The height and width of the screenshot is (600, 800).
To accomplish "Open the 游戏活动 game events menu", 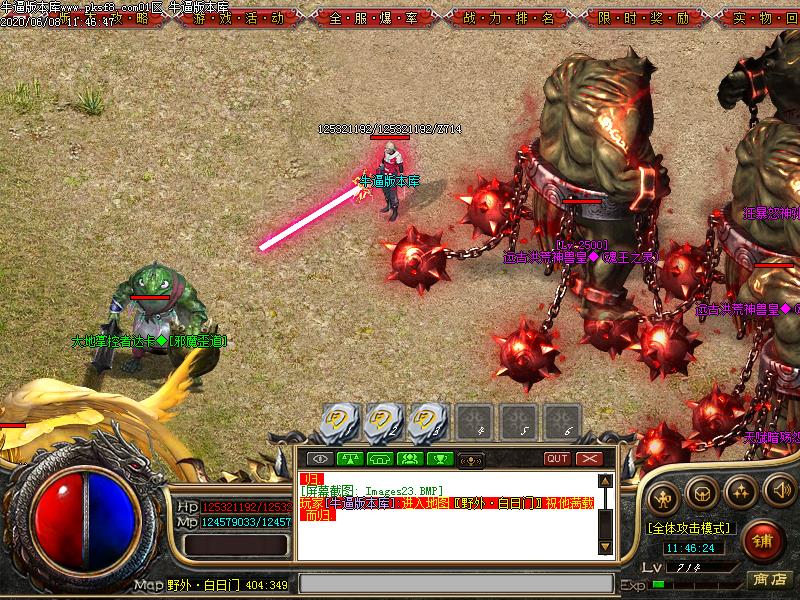I will click(x=240, y=17).
